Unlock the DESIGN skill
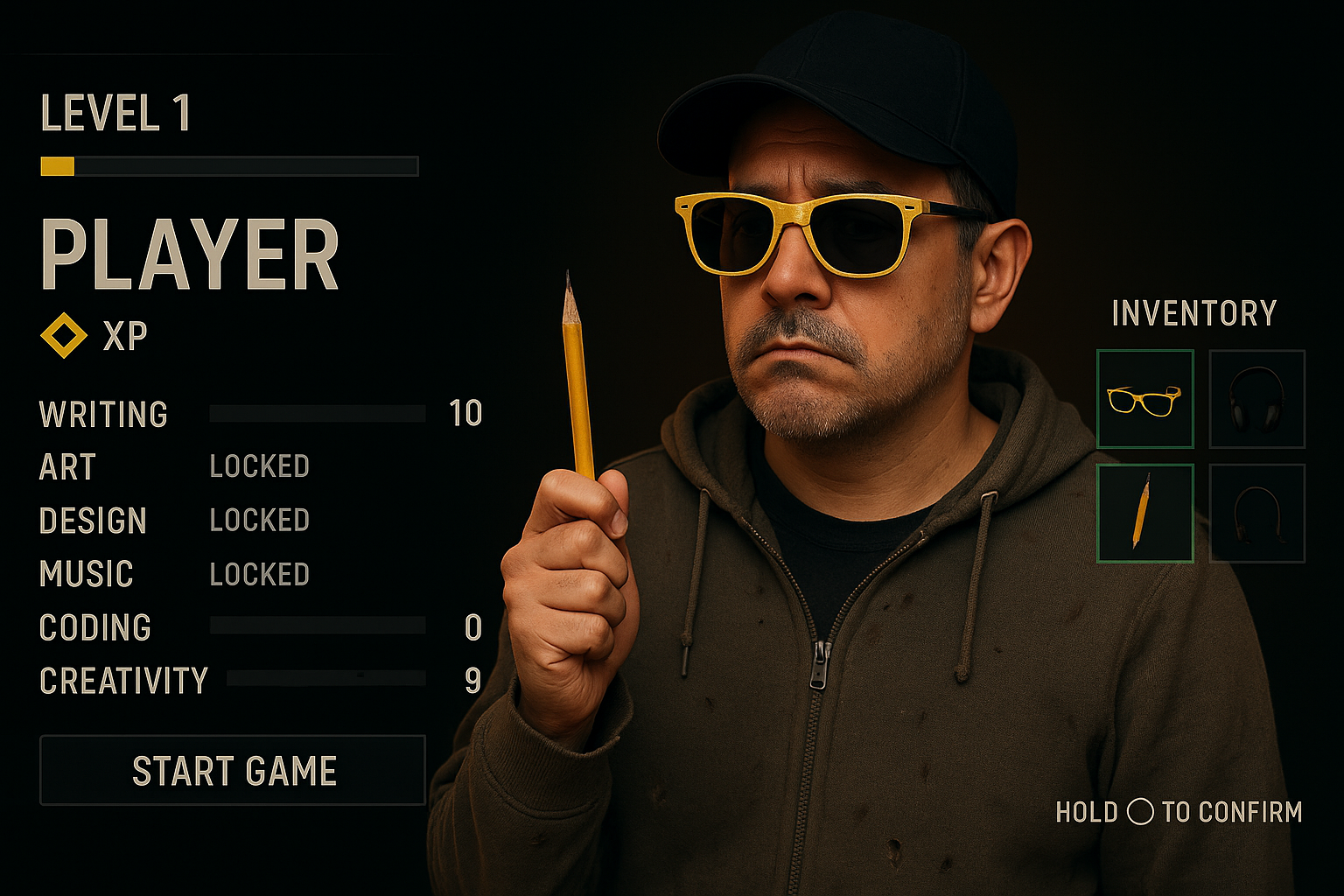The image size is (1344, 896). (x=258, y=520)
